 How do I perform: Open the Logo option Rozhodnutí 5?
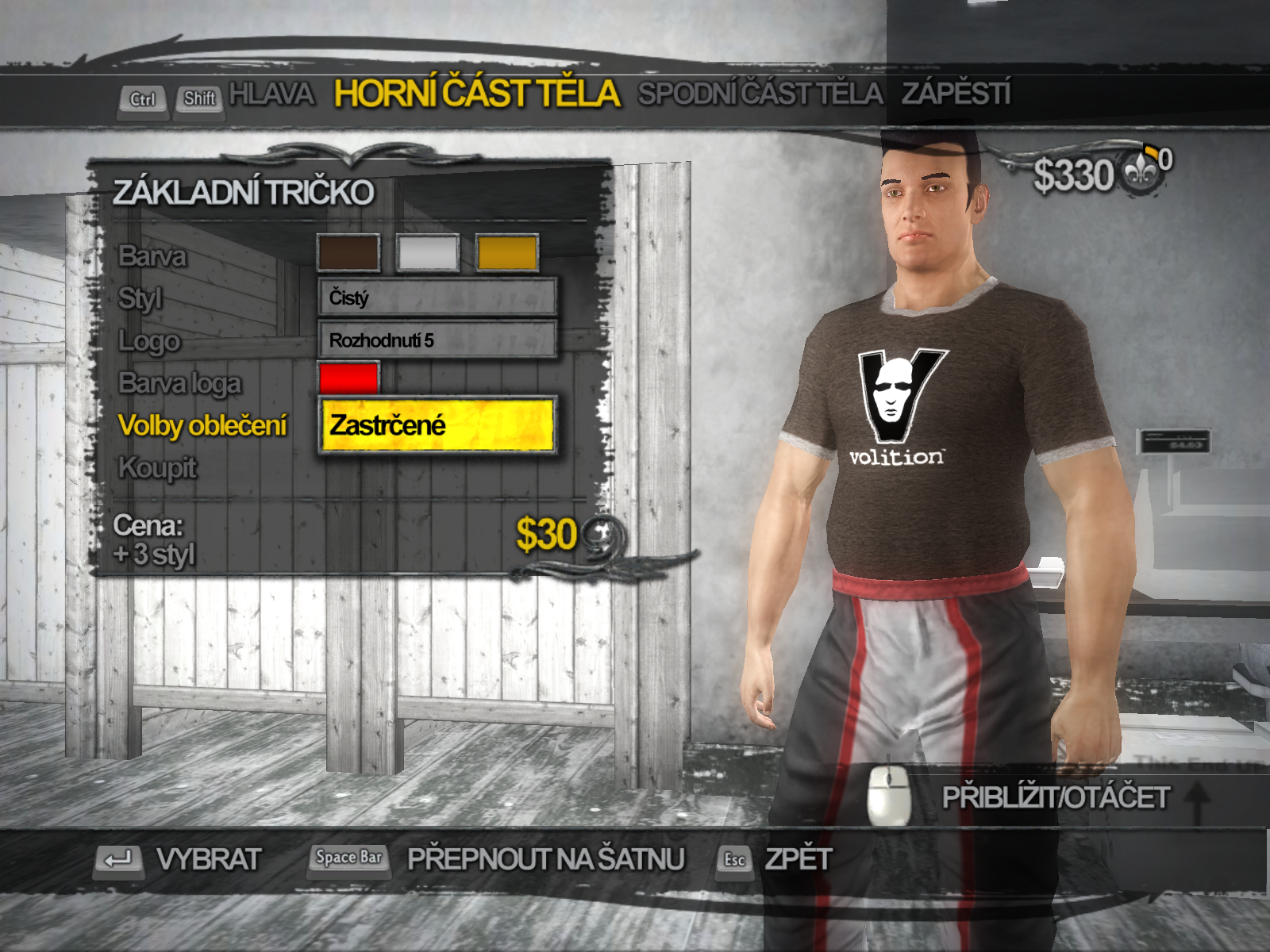[437, 340]
